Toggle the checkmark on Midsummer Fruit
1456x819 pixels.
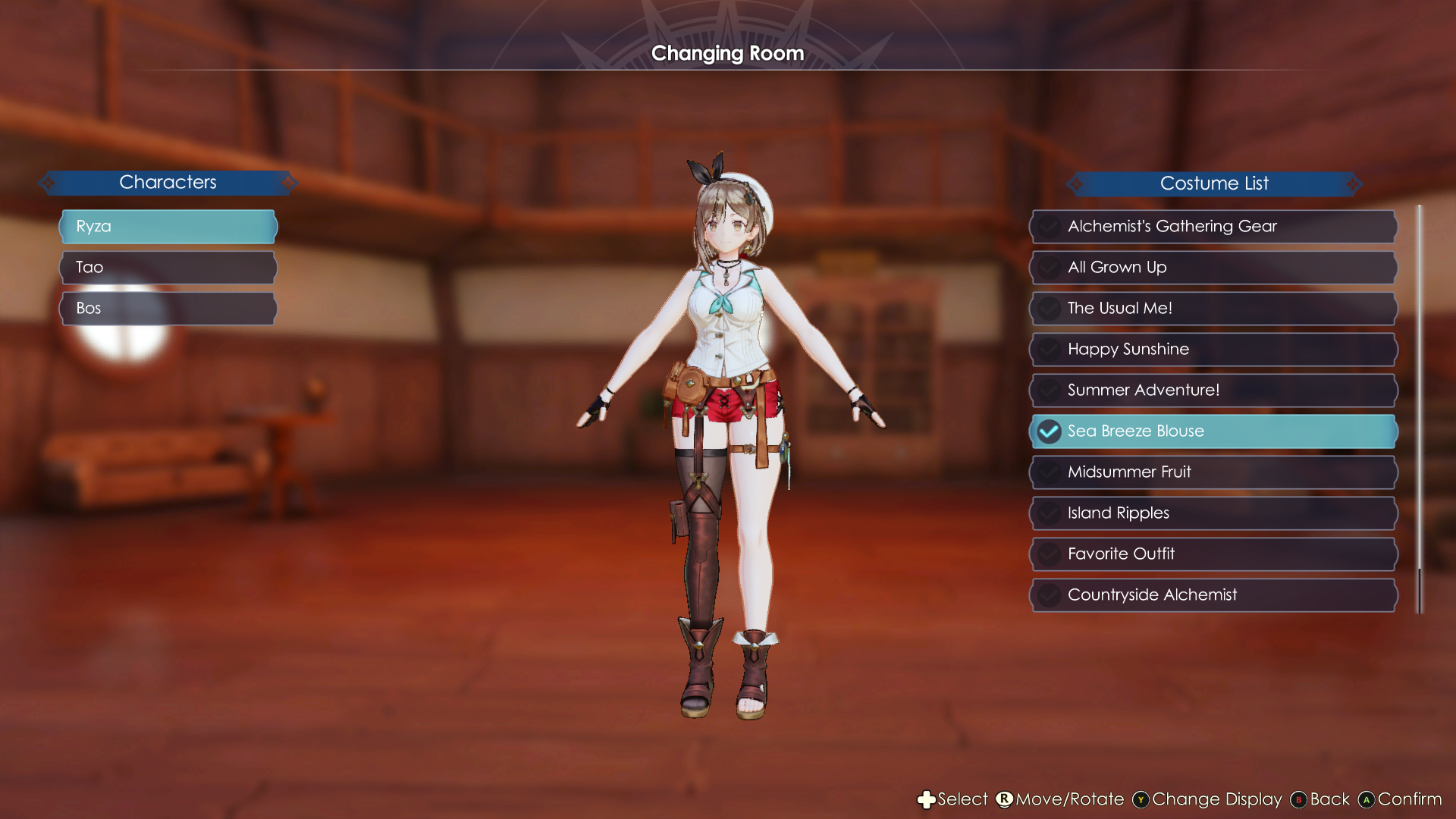[1050, 472]
